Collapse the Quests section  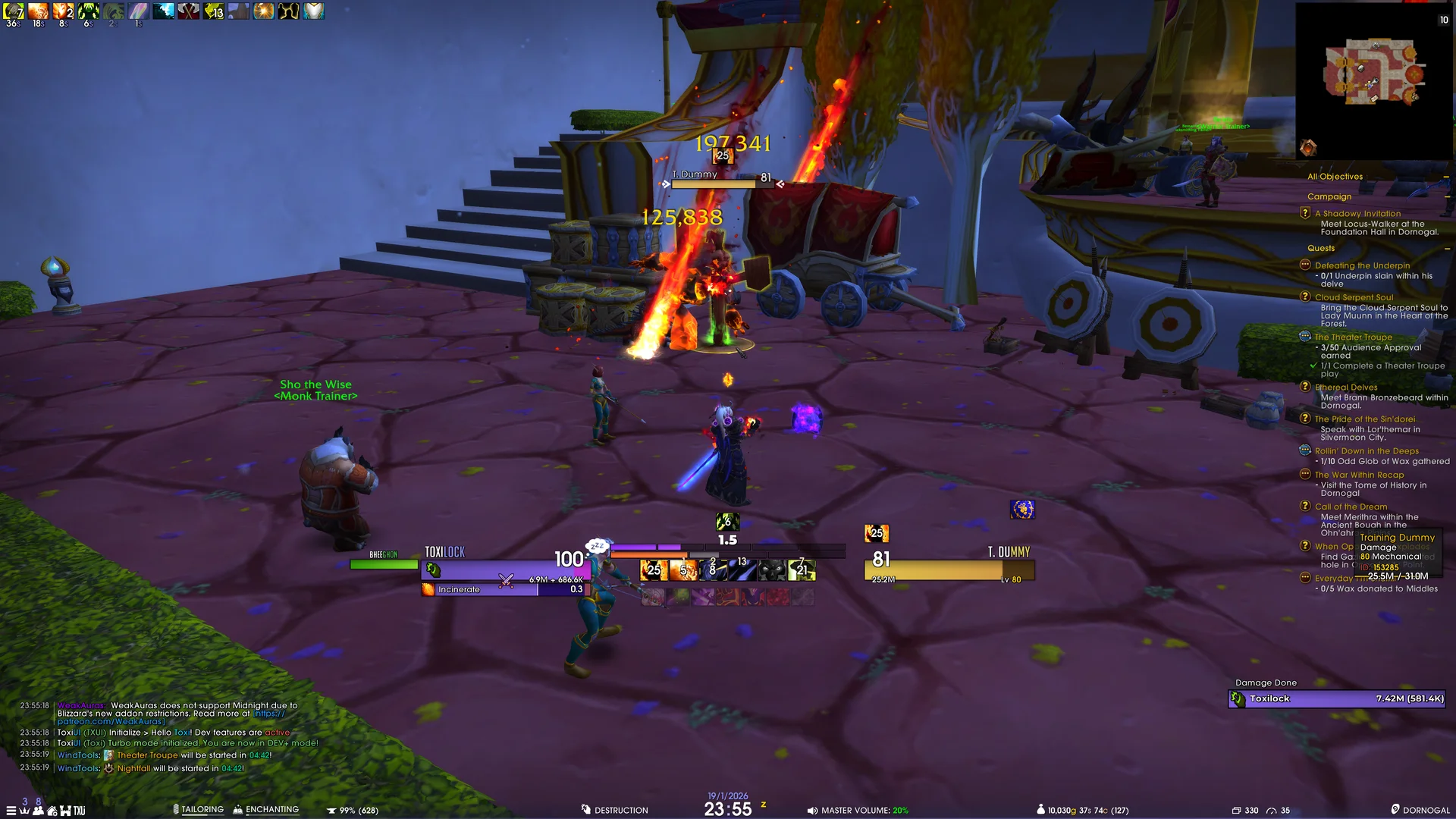(1445, 248)
